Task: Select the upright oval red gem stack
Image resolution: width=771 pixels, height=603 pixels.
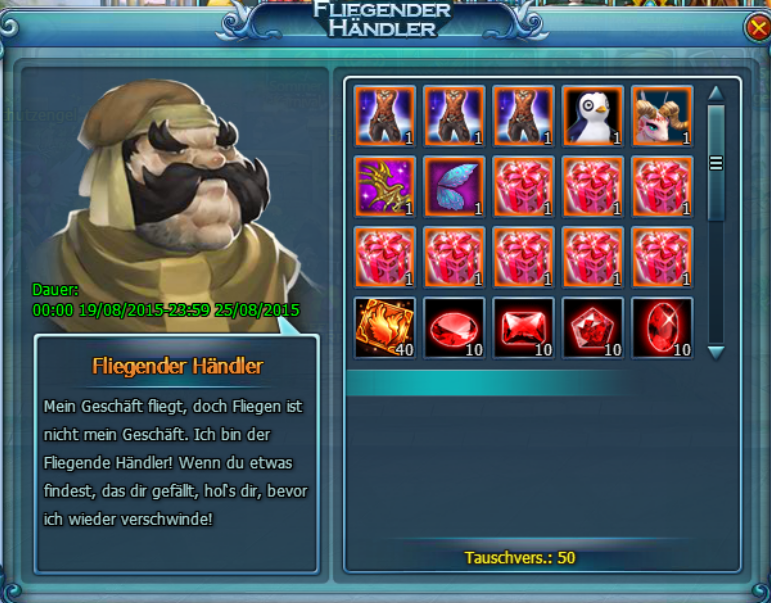Action: 662,327
